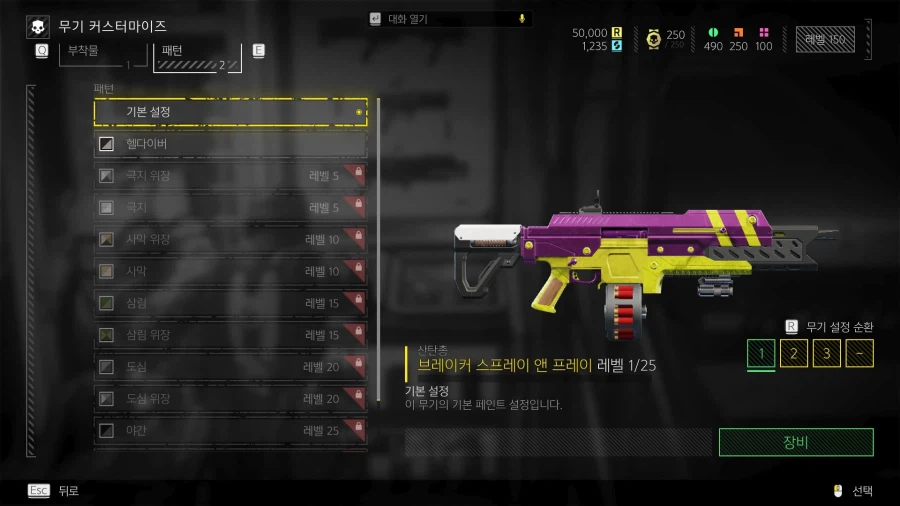The width and height of the screenshot is (900, 506).
Task: Select the 야간 pattern row
Action: 230,431
